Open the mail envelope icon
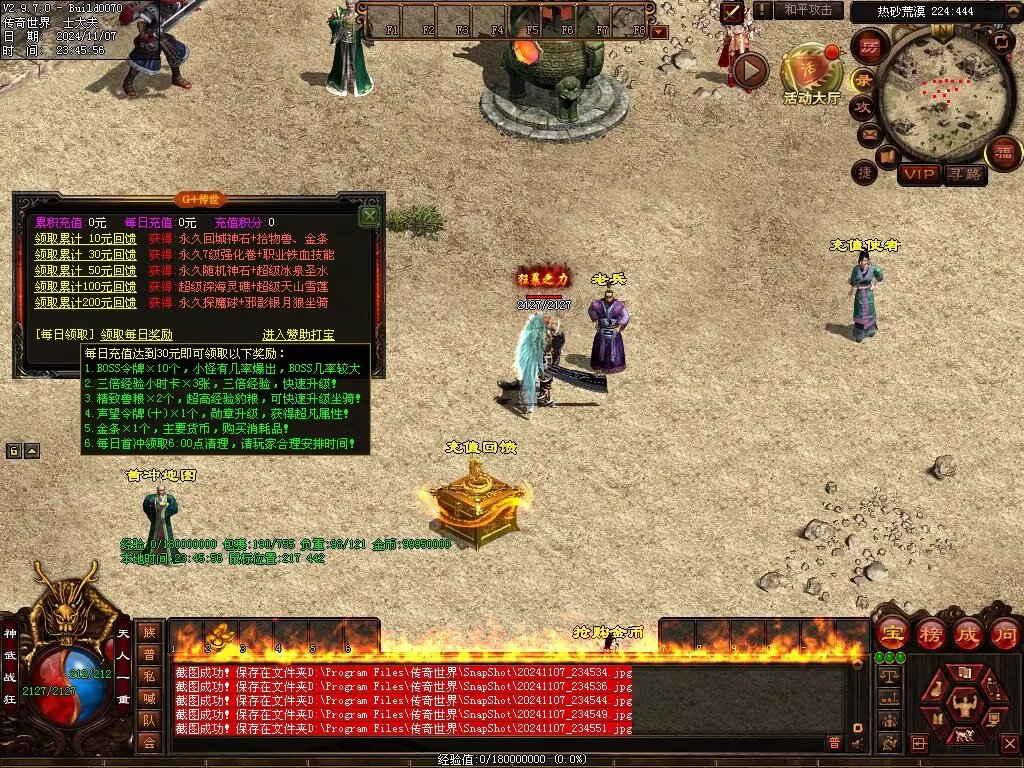 (x=868, y=133)
